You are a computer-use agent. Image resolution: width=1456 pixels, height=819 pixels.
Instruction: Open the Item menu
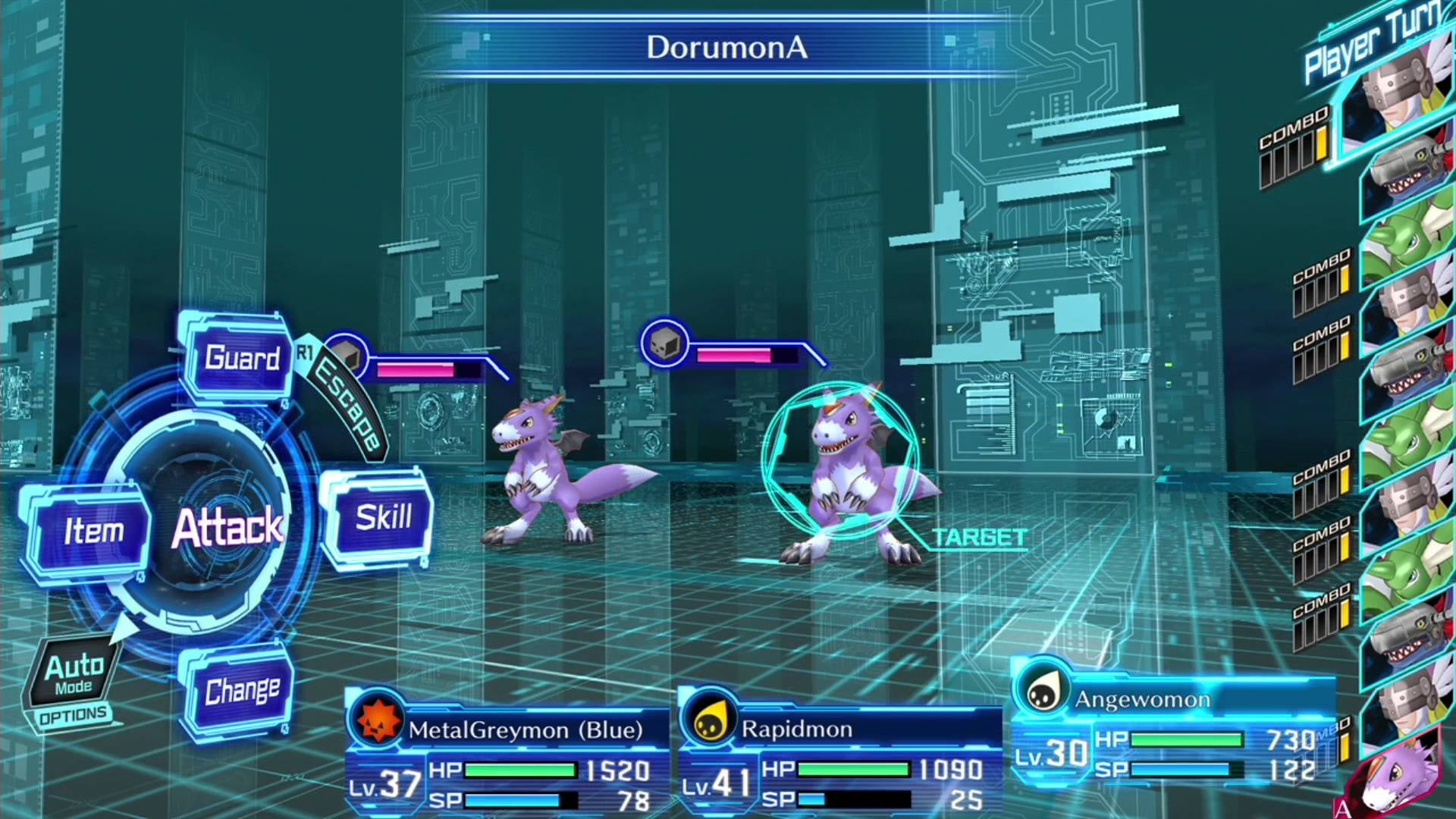[93, 531]
